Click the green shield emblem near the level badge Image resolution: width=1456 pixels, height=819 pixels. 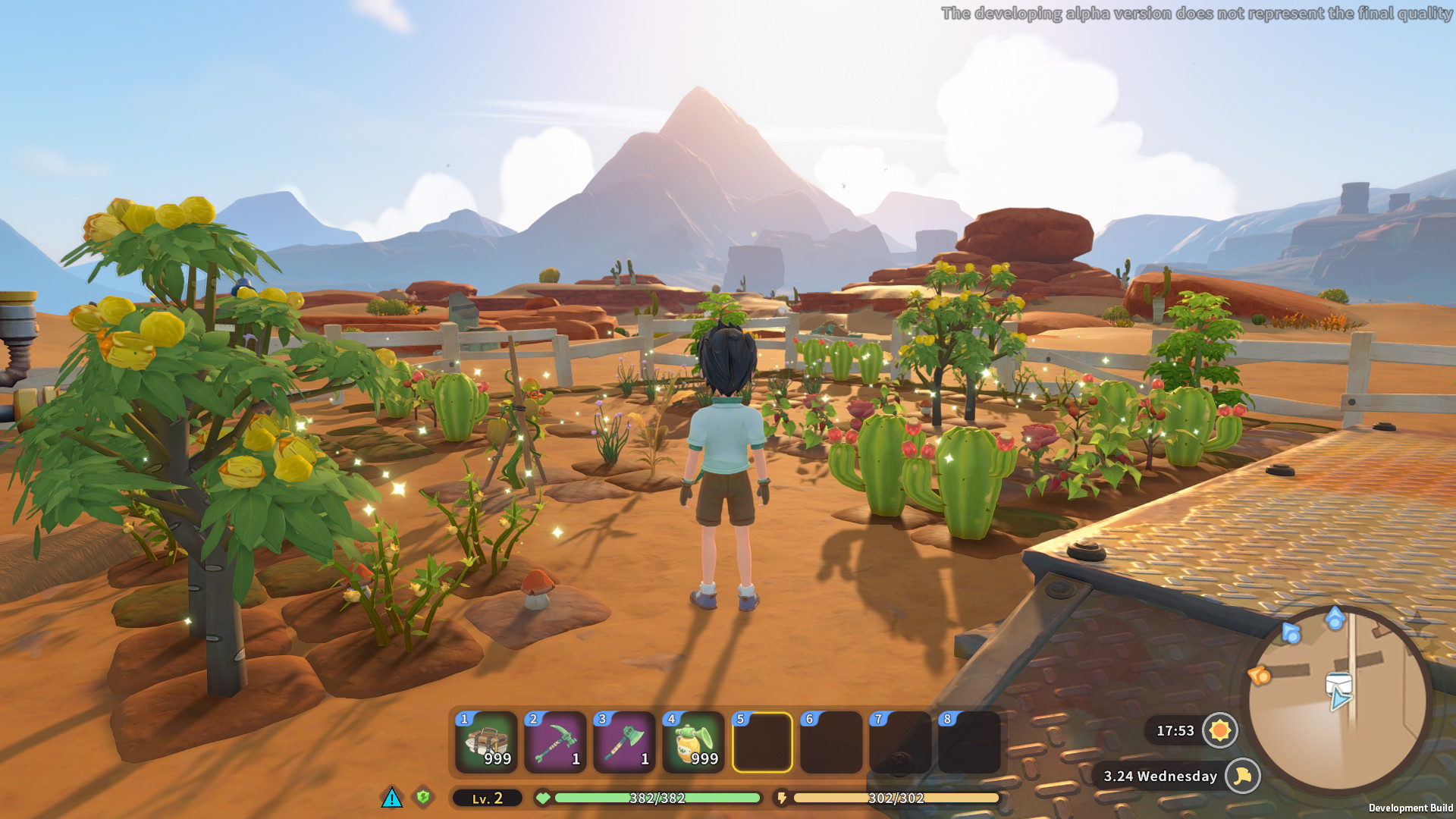tap(425, 798)
